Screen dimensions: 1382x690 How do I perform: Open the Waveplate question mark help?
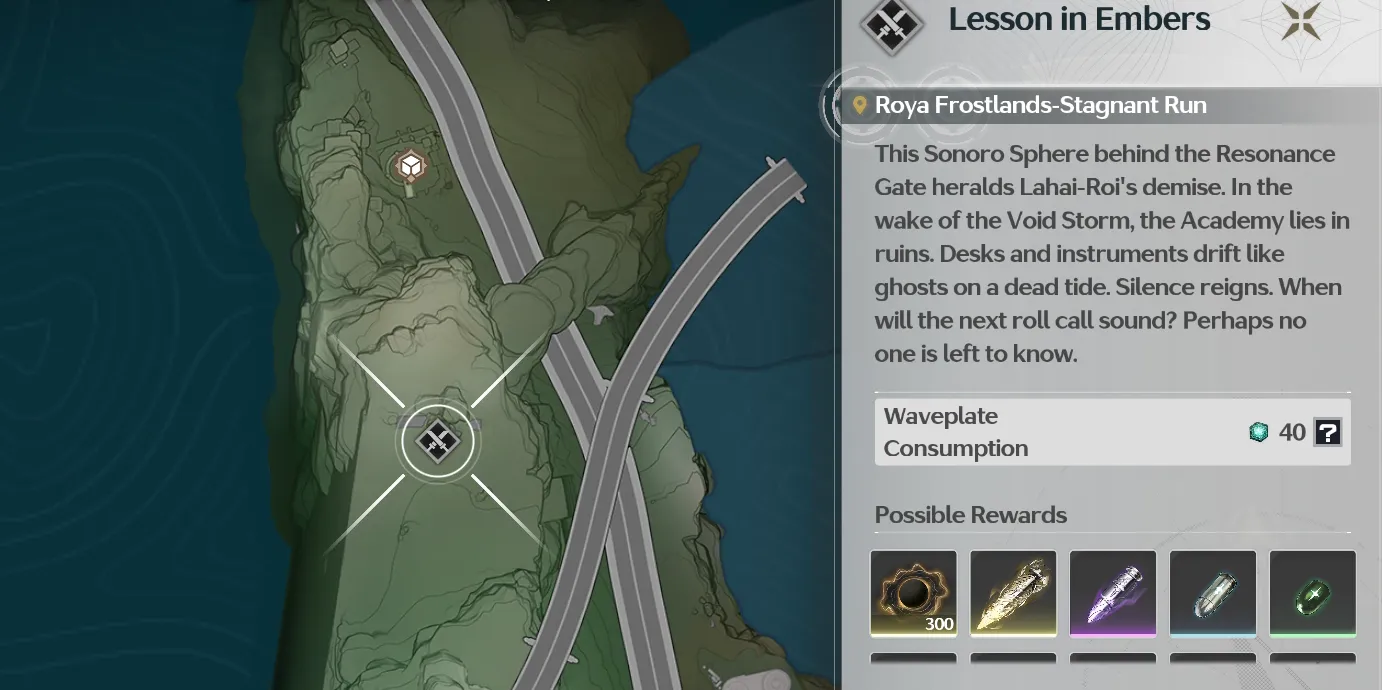(x=1328, y=432)
